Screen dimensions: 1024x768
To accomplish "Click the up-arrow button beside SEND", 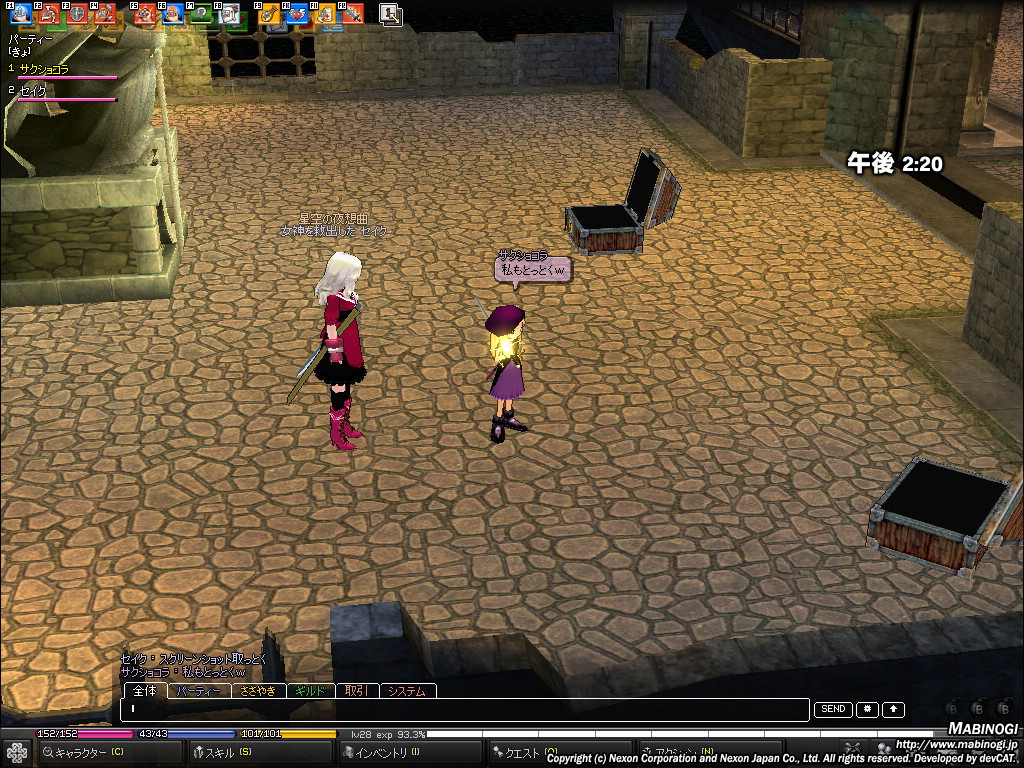I will (x=893, y=709).
